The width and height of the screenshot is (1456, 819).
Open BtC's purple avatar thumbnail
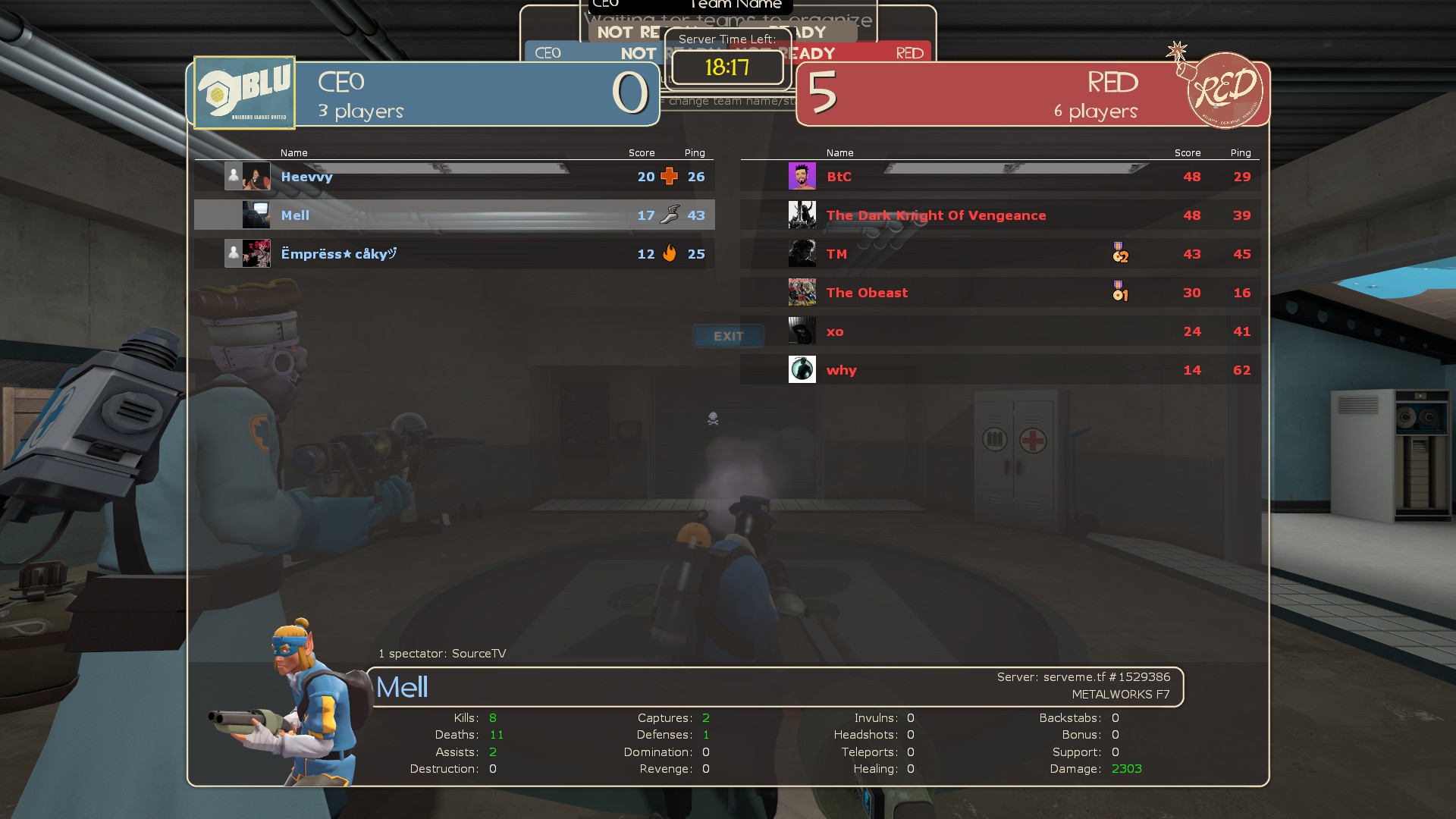(802, 176)
